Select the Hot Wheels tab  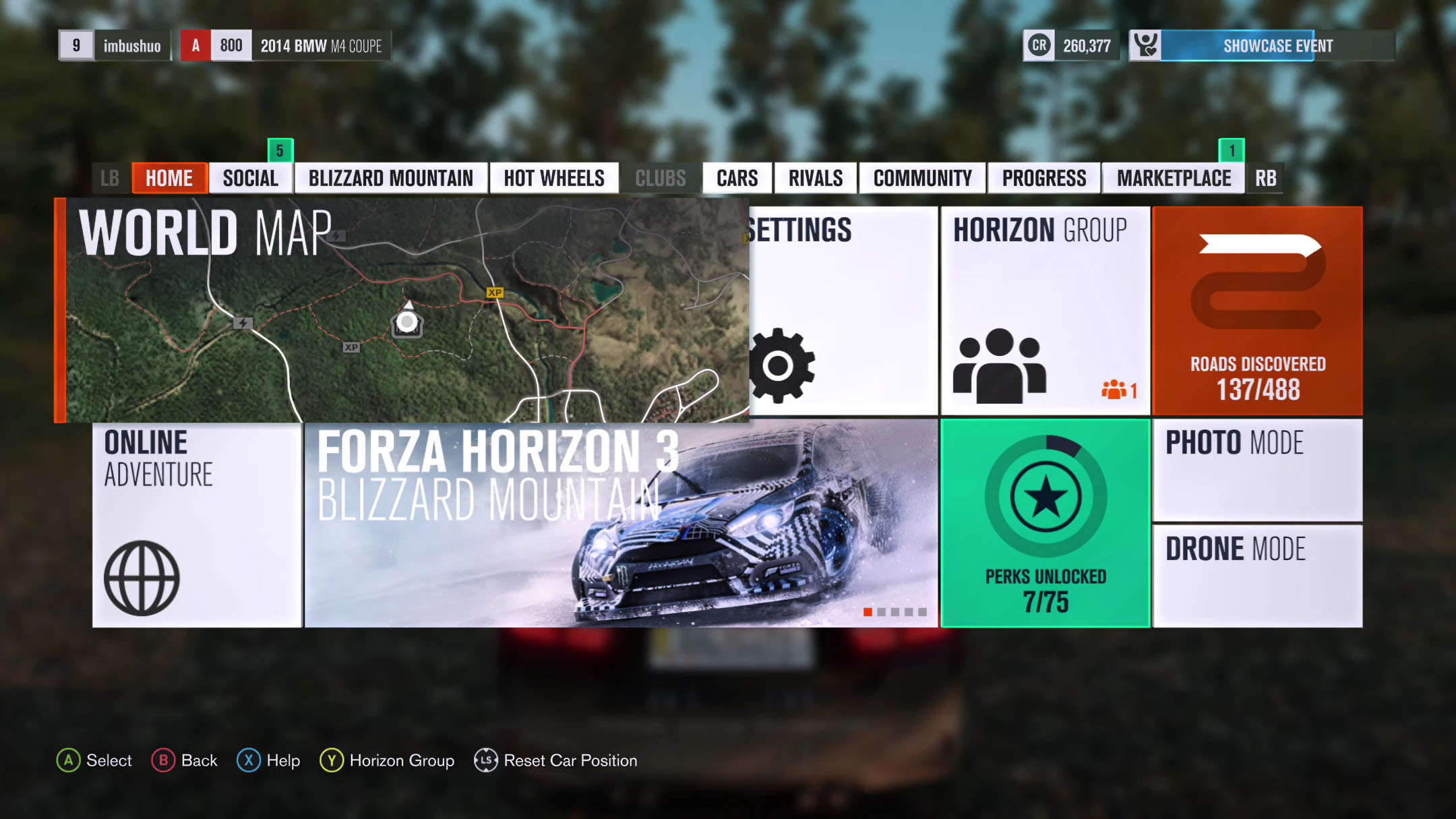tap(553, 179)
